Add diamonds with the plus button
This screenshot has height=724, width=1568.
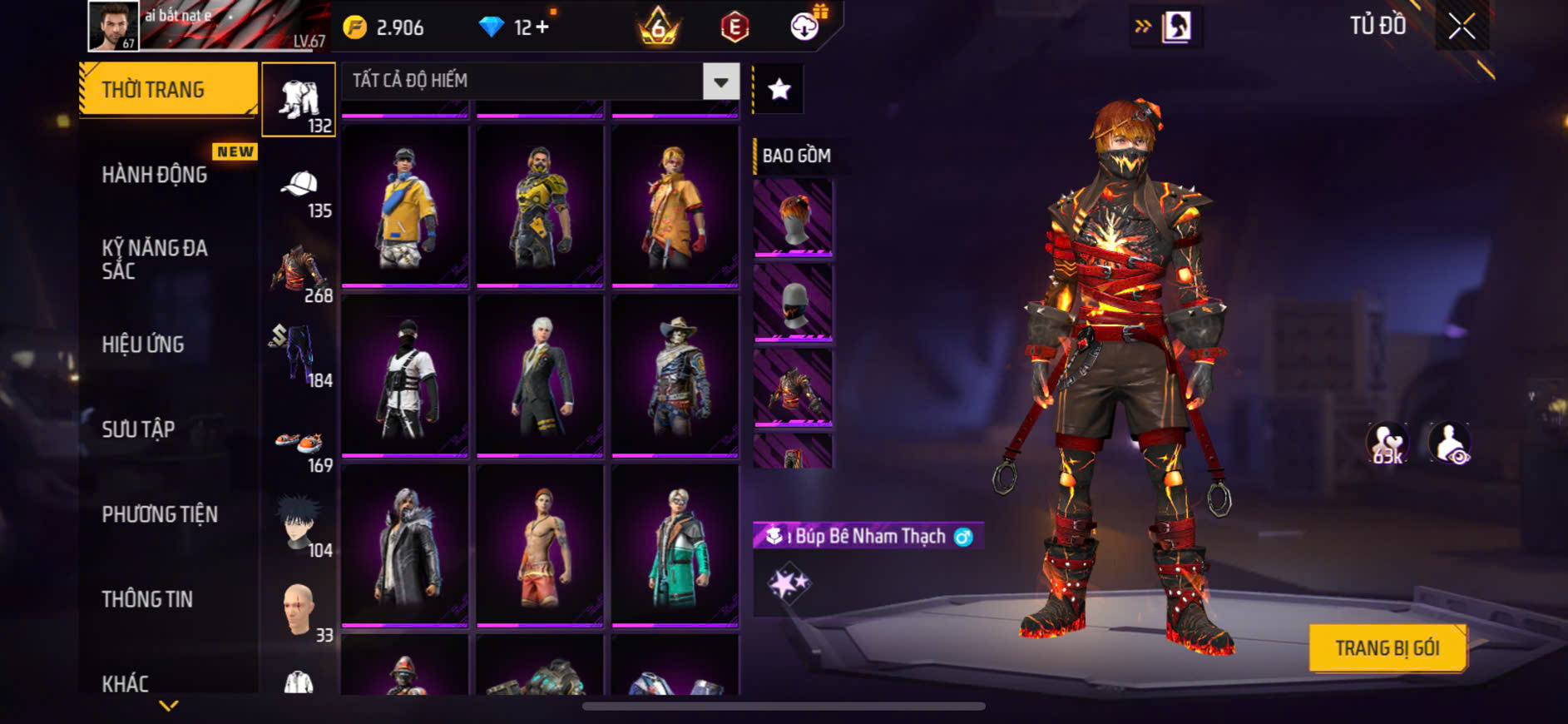[x=542, y=27]
